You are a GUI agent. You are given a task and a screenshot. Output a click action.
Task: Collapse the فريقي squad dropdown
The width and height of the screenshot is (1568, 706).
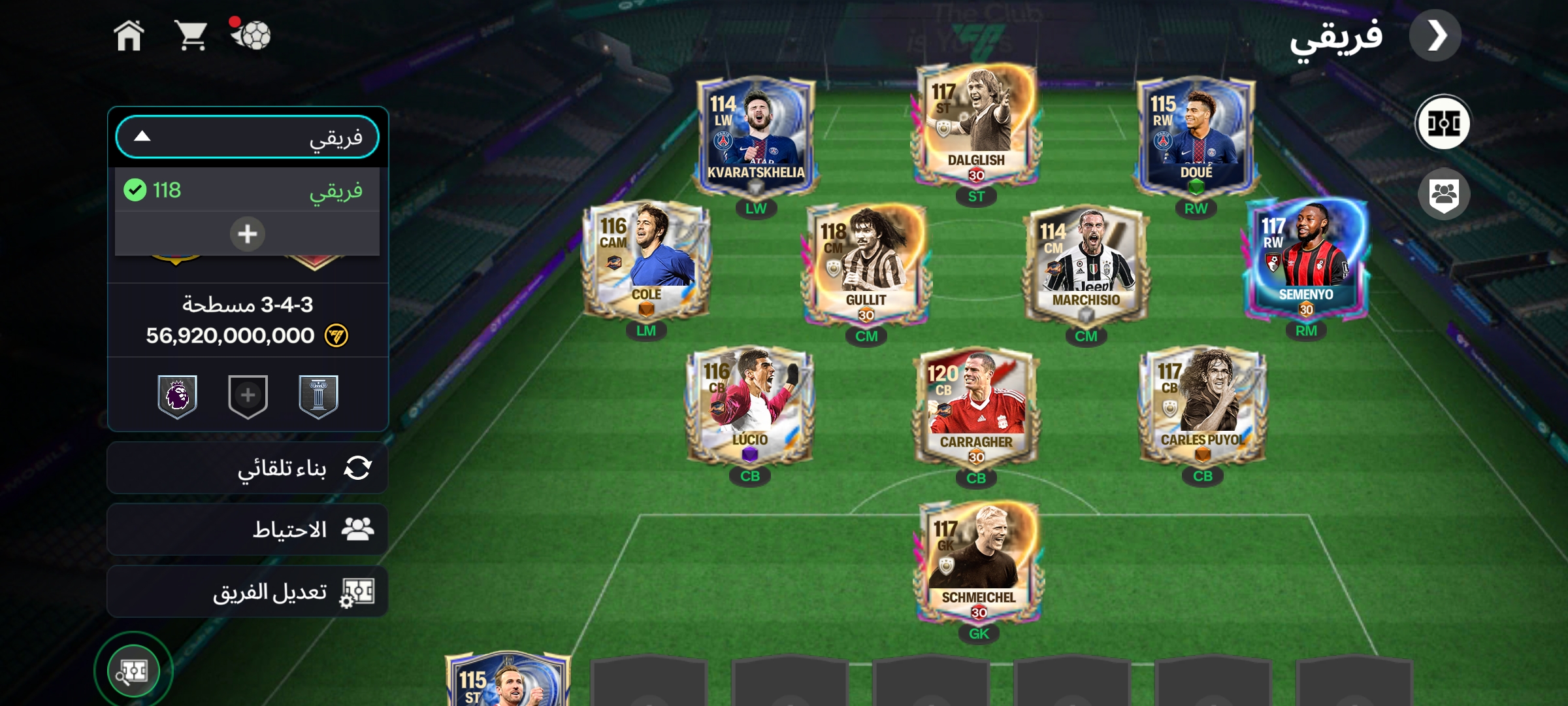[247, 137]
